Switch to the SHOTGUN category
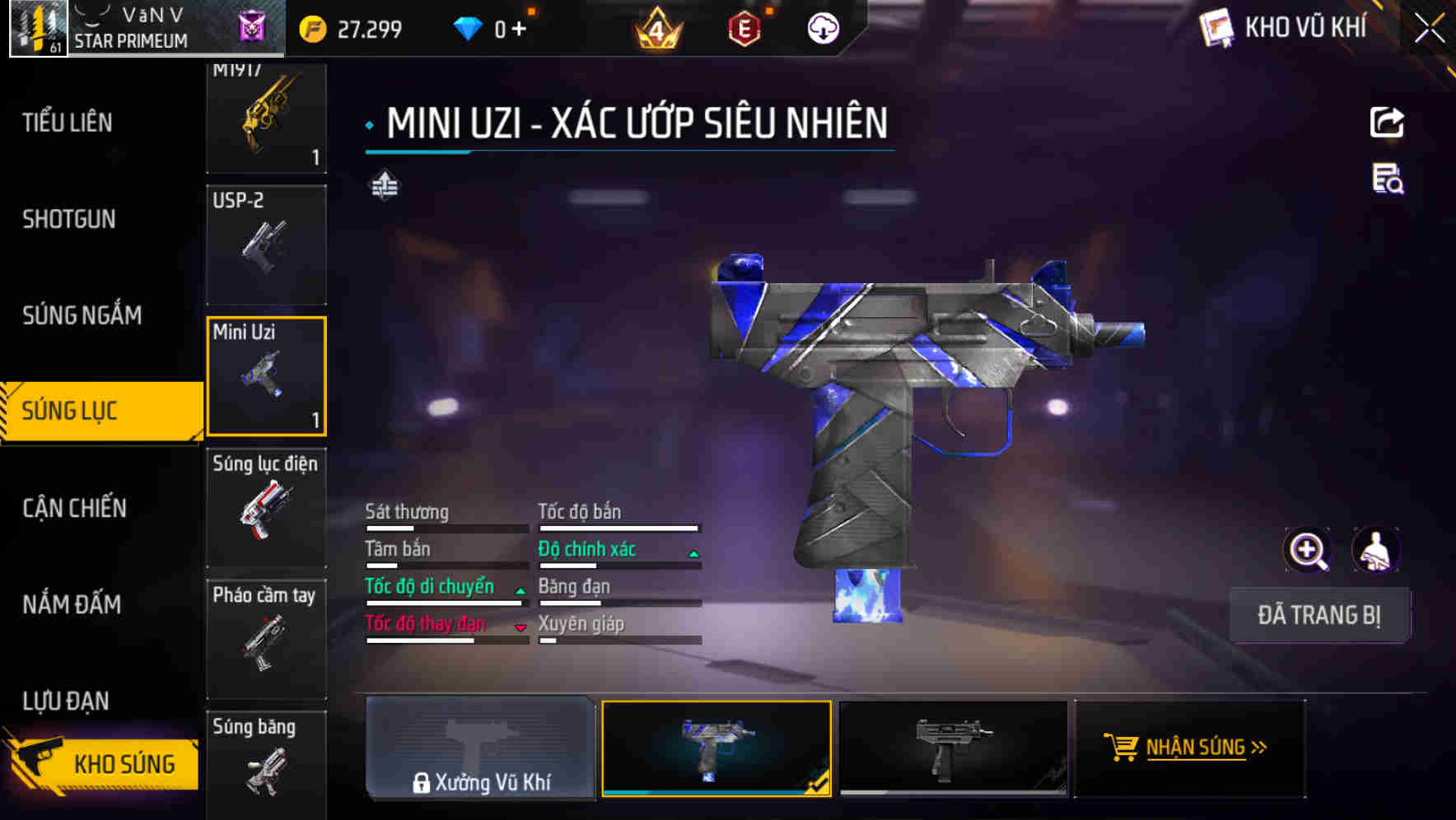Viewport: 1456px width, 820px height. point(69,219)
